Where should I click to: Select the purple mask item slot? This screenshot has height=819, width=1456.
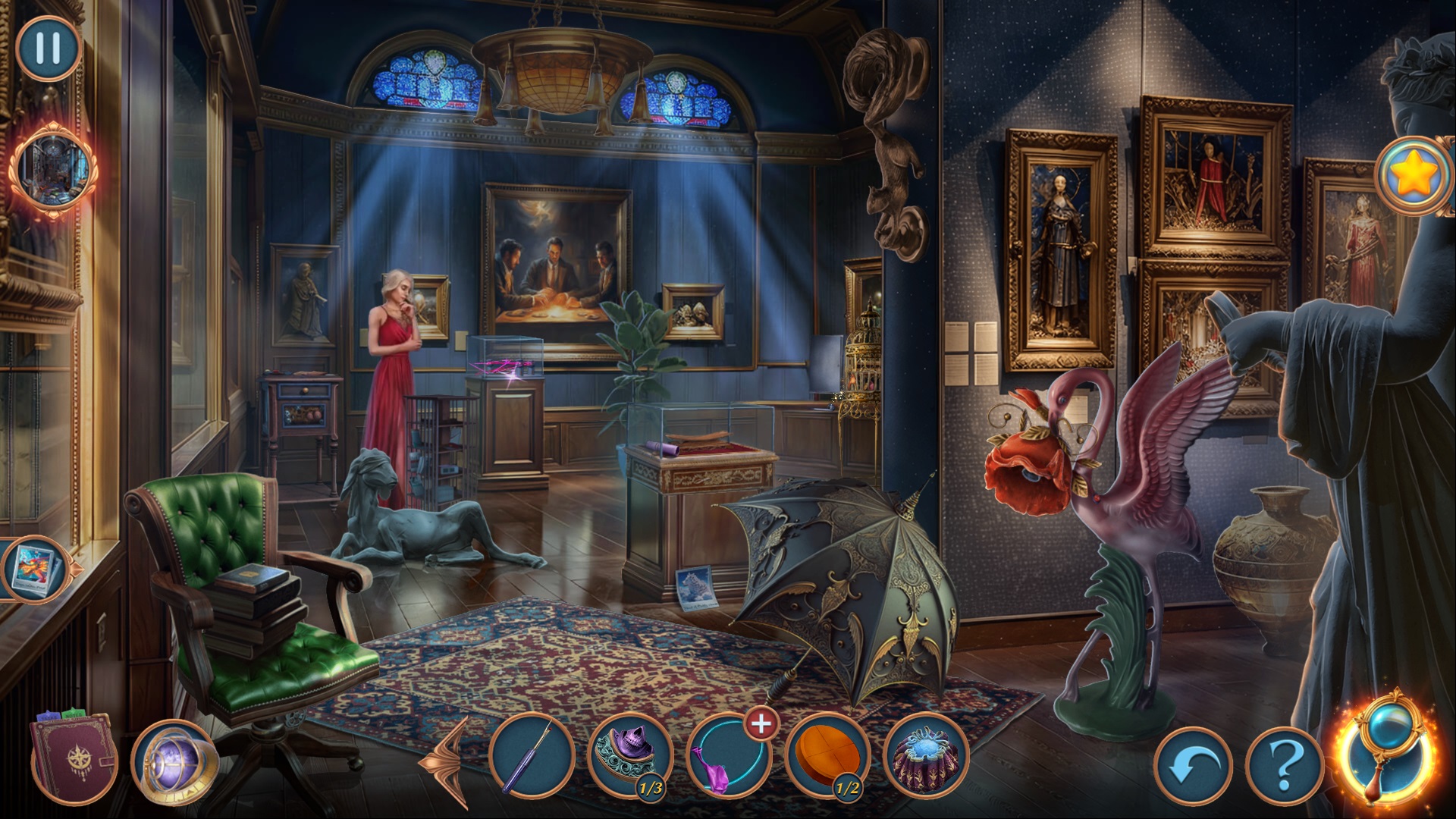(630, 756)
